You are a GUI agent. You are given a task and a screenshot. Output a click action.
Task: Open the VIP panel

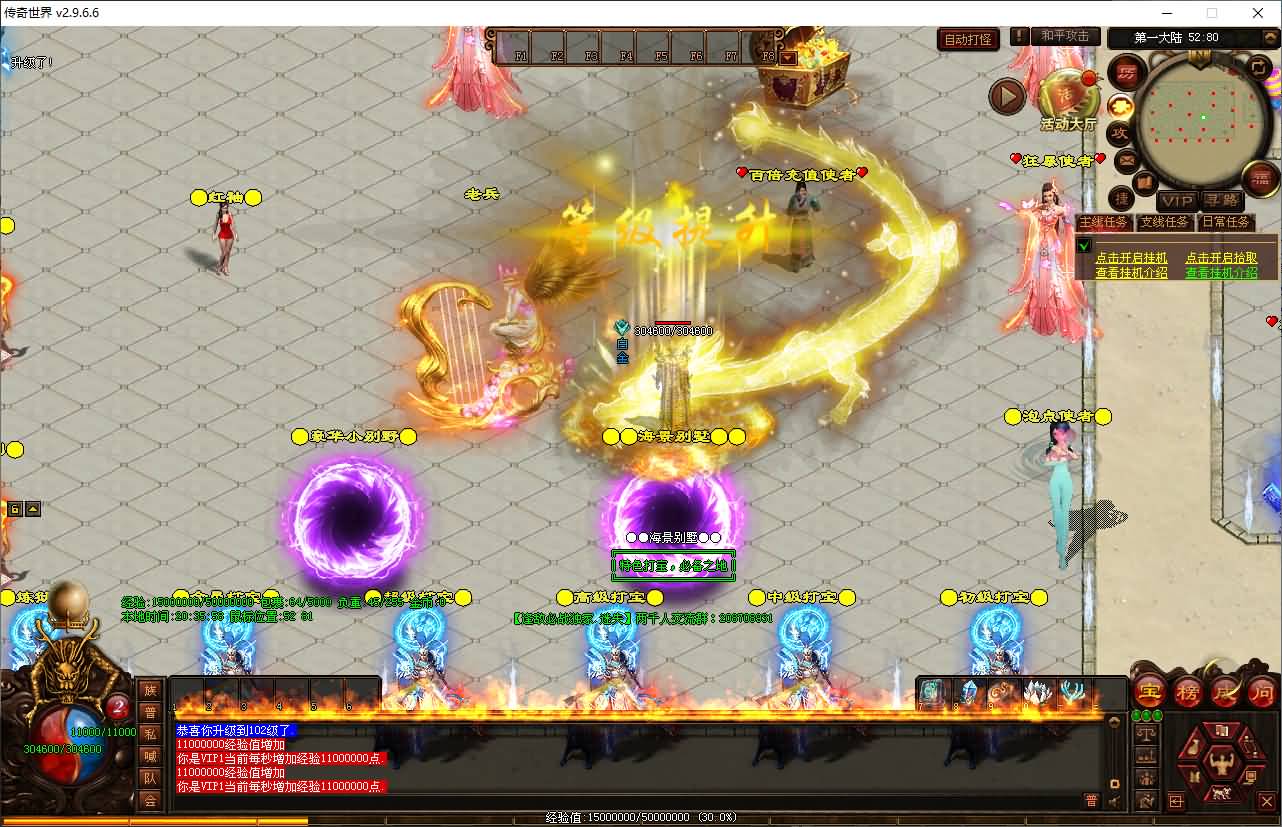point(1177,201)
